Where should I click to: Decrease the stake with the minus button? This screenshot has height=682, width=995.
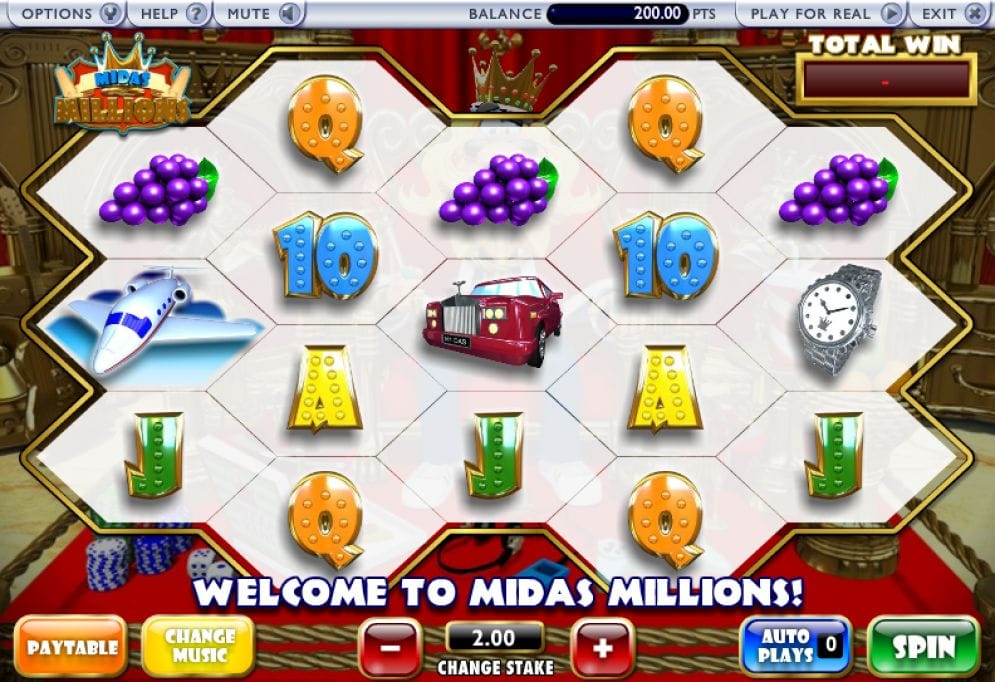click(389, 647)
